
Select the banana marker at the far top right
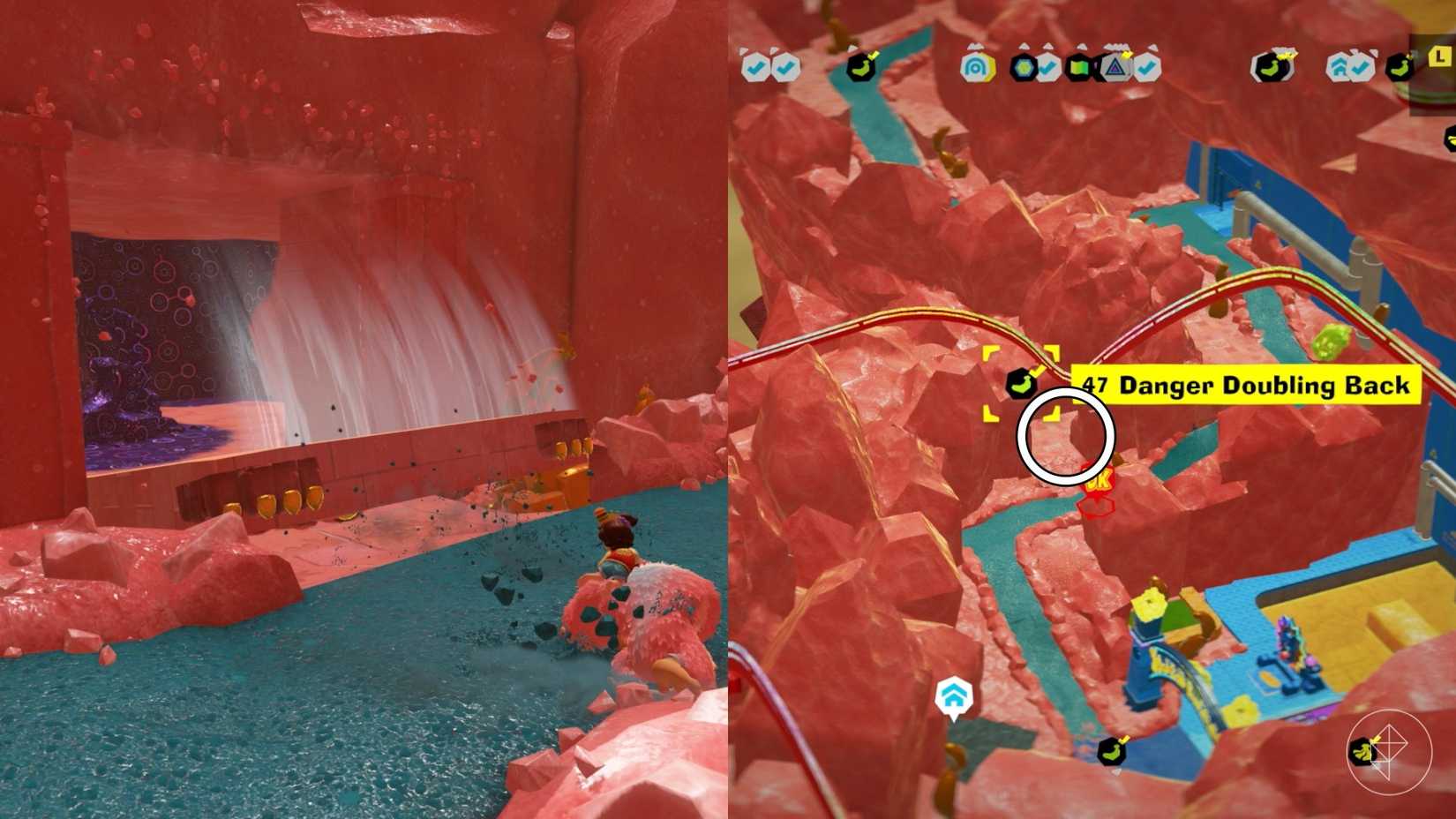coord(1401,66)
